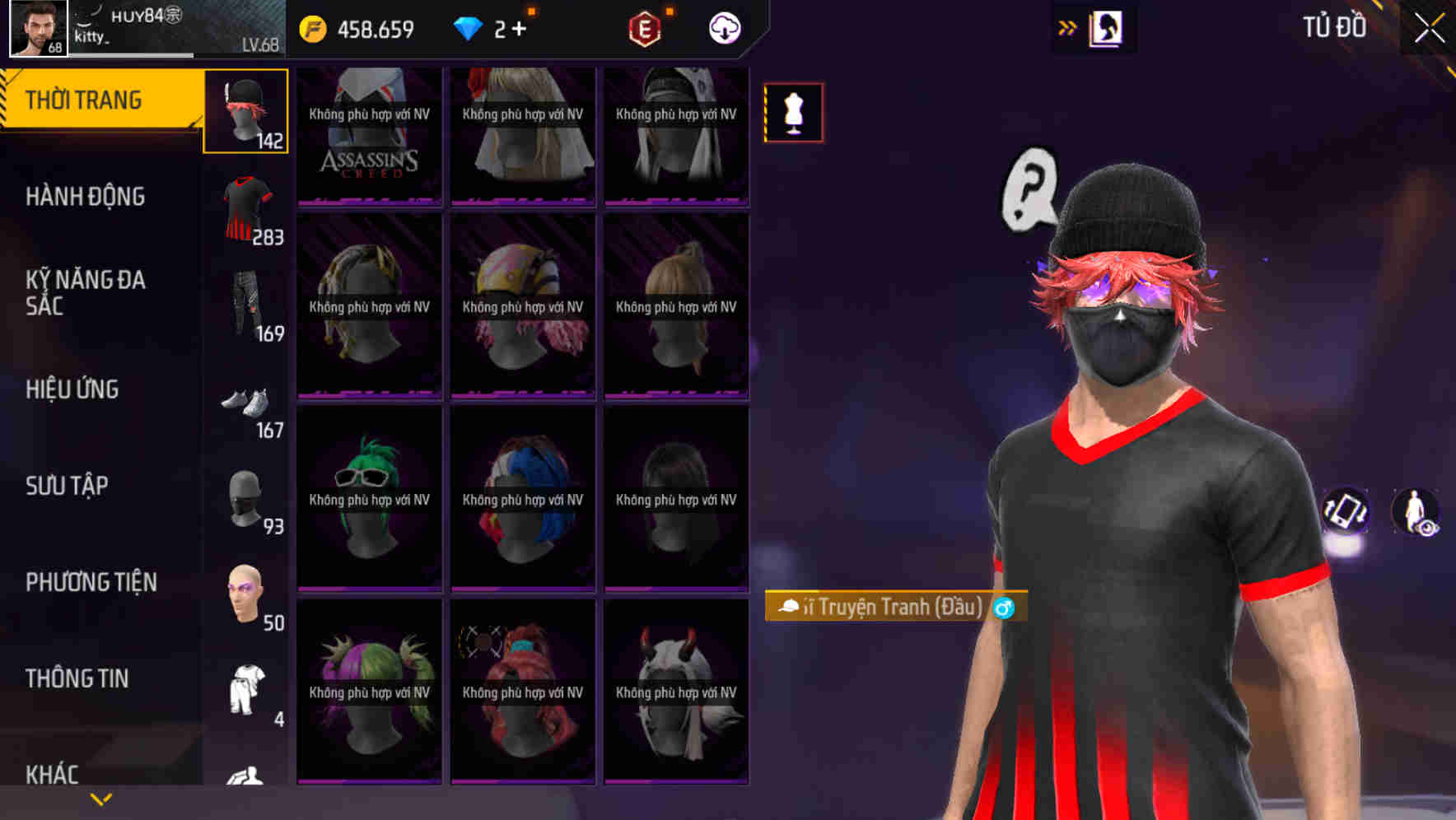The height and width of the screenshot is (820, 1456).
Task: Click the gender icon on Truyện Tranh label
Action: coord(1003,607)
